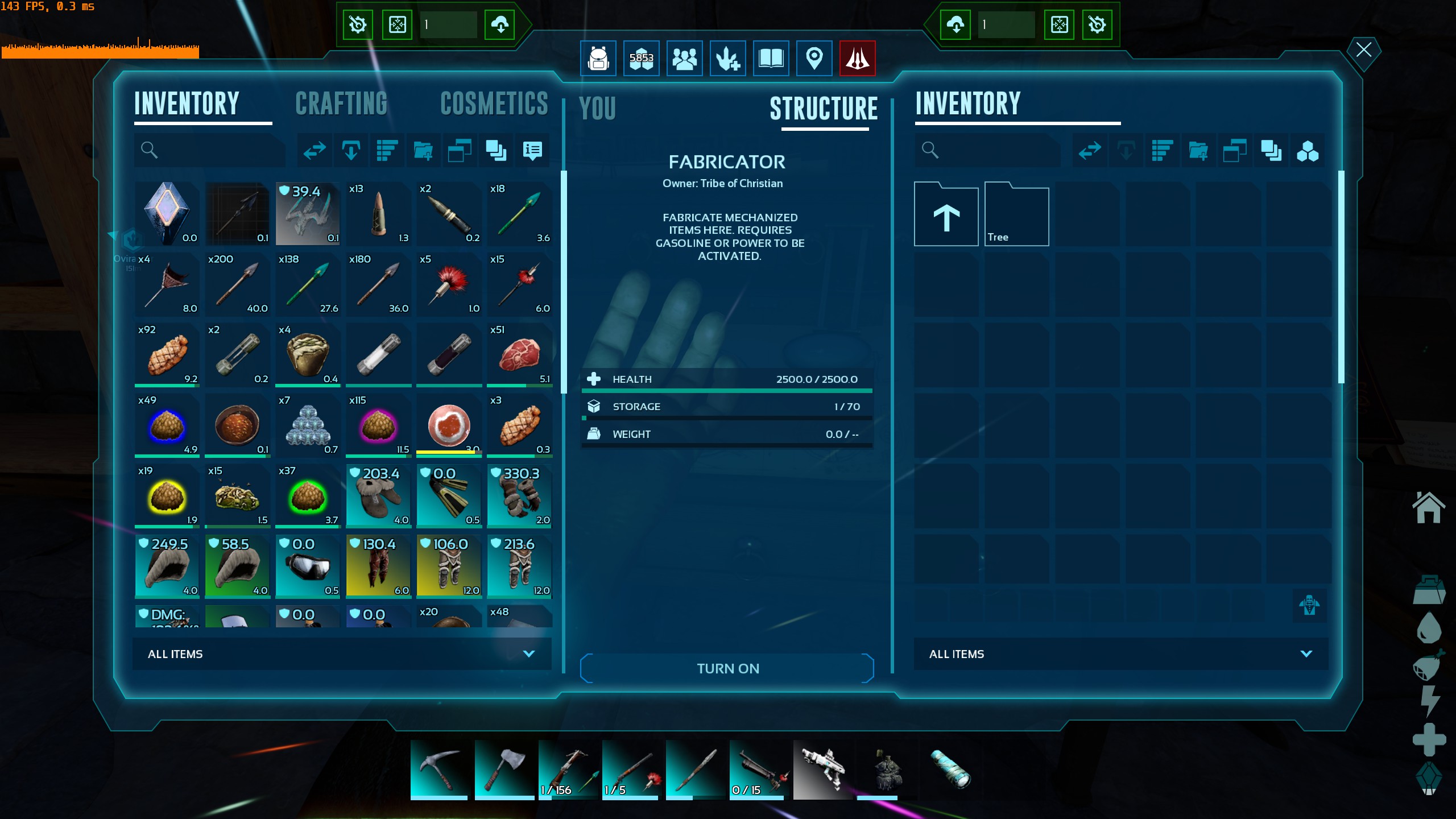This screenshot has width=1456, height=819.
Task: Open the Fabricator's All Items filter dropdown
Action: point(1120,654)
